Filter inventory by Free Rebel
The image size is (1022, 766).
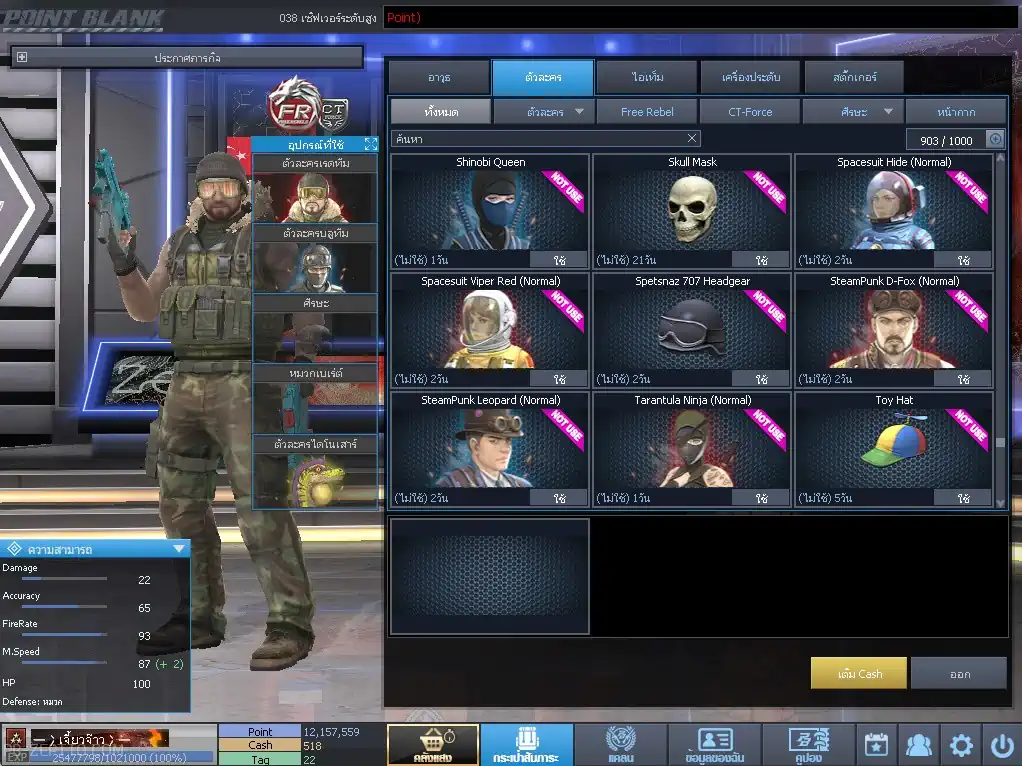647,112
